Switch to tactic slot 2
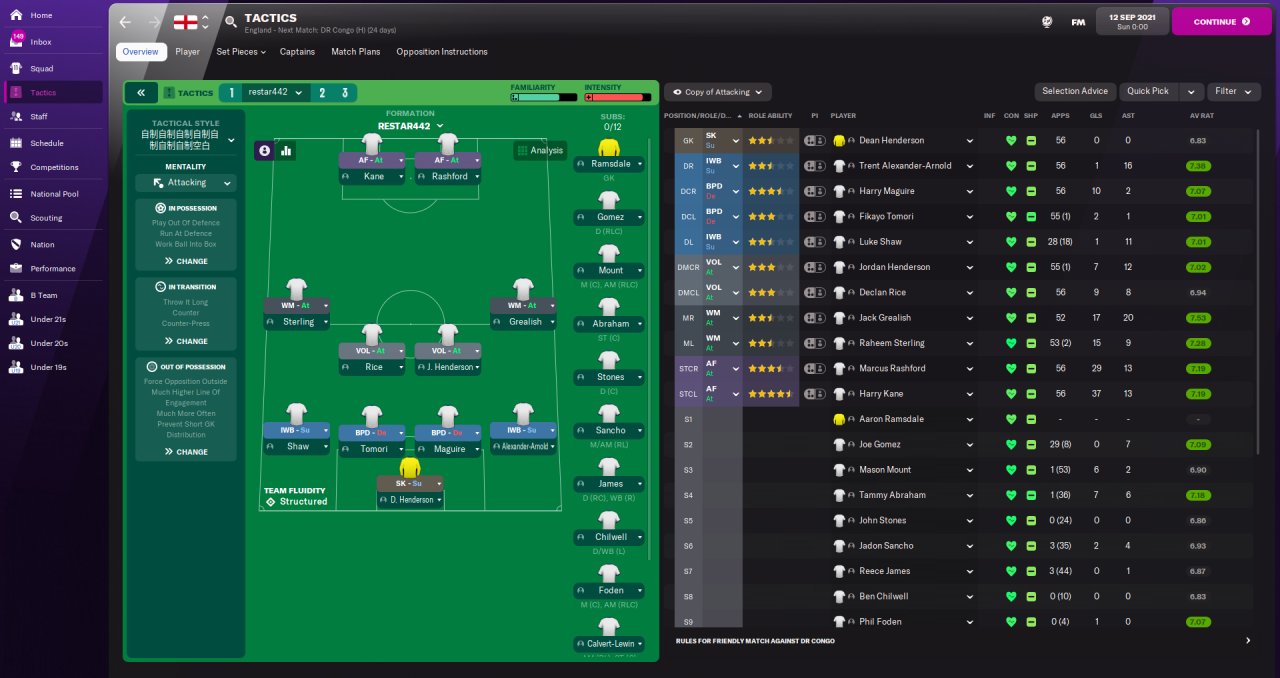Viewport: 1280px width, 678px height. [x=322, y=93]
